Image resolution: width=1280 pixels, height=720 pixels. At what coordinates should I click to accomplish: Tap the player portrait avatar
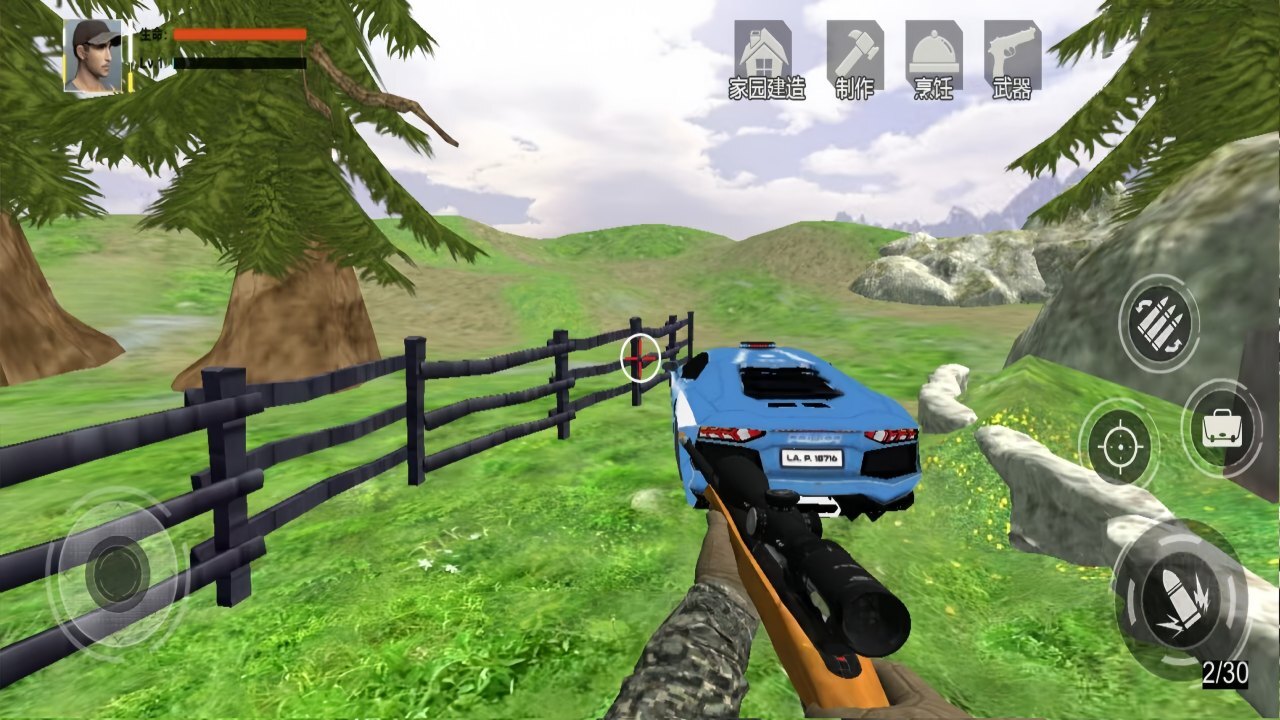point(94,56)
